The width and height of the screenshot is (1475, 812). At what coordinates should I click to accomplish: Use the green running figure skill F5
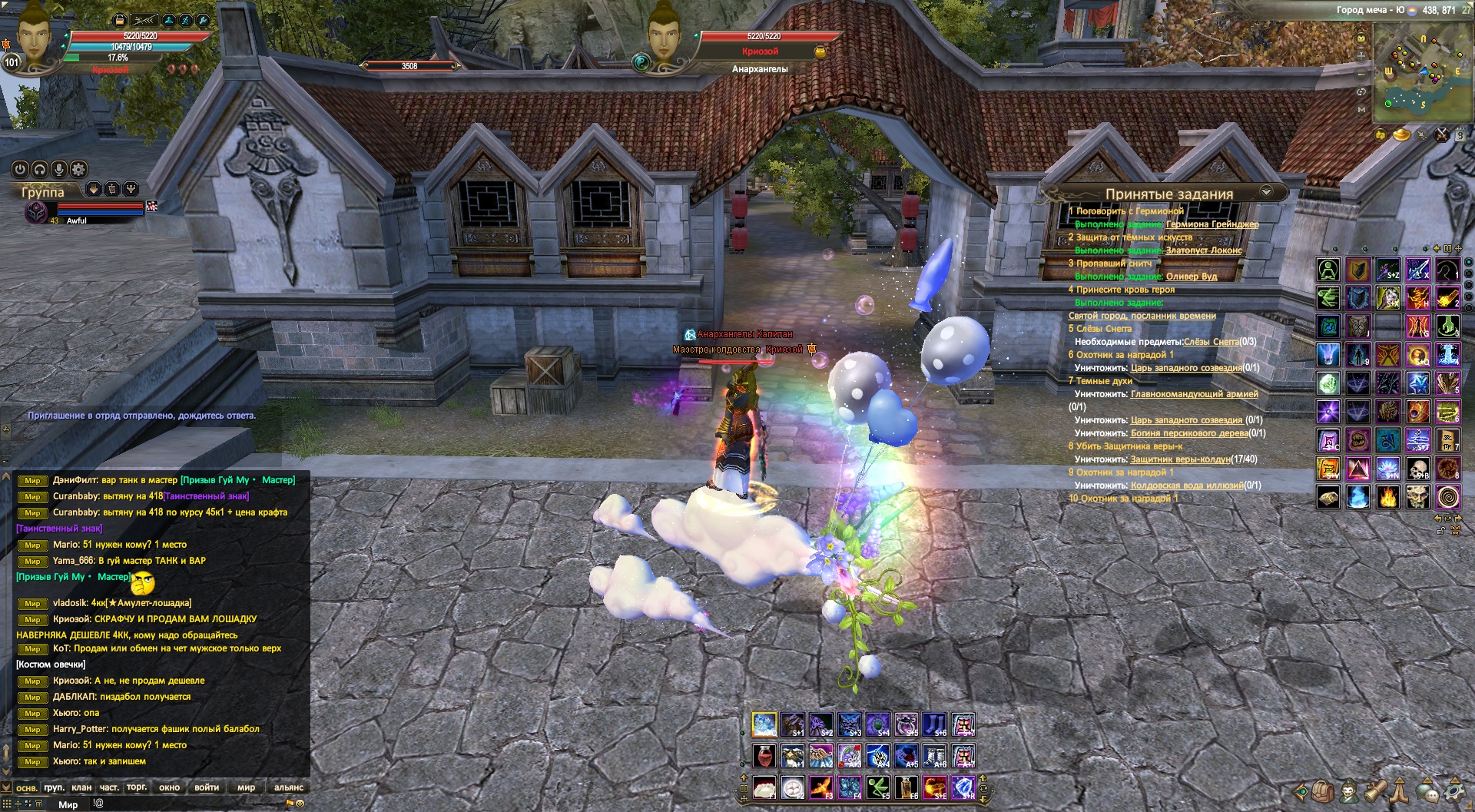tap(877, 787)
